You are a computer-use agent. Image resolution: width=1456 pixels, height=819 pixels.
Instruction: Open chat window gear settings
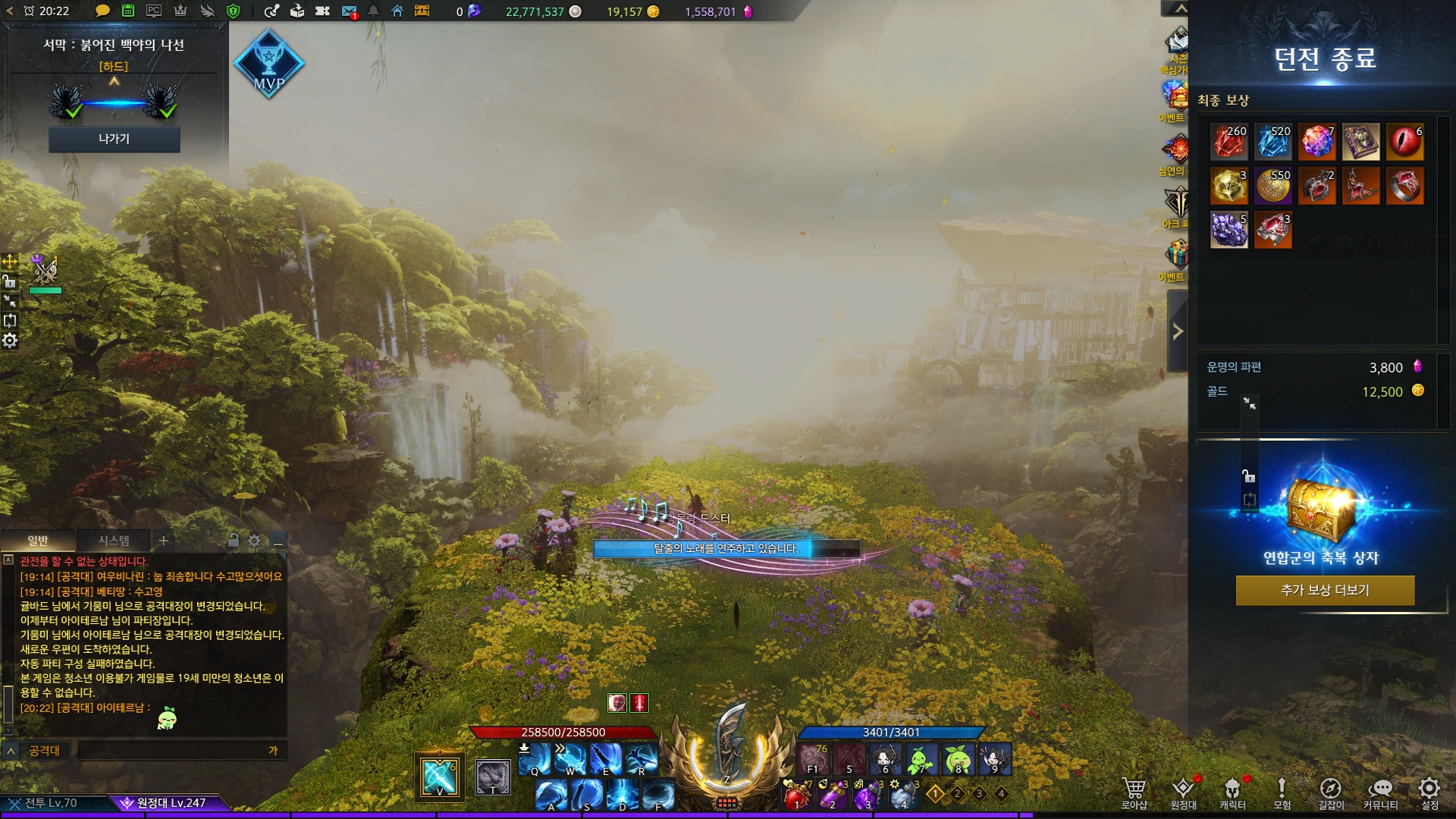(x=254, y=541)
